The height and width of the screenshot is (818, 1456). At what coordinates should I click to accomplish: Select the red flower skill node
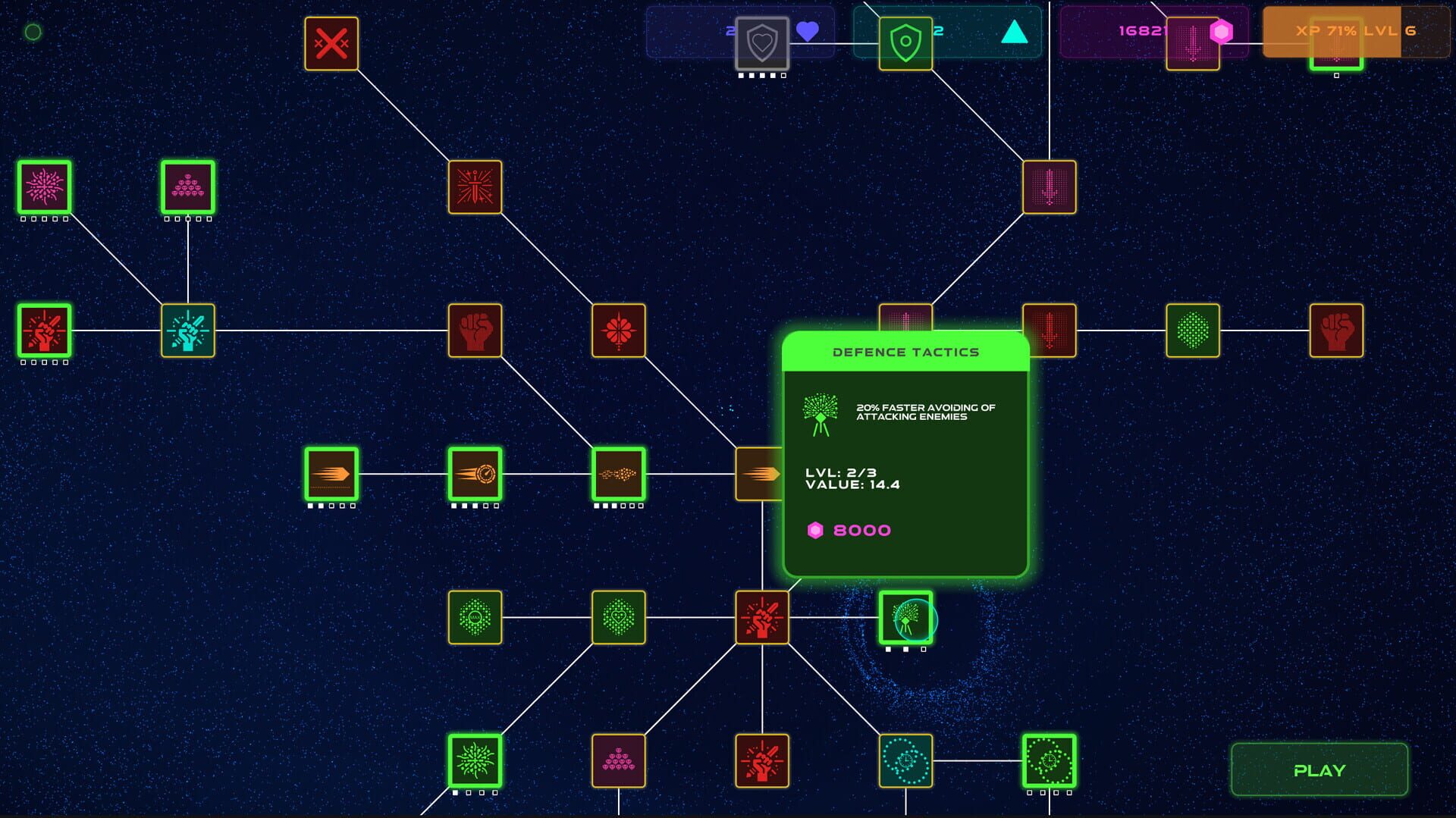pos(617,330)
